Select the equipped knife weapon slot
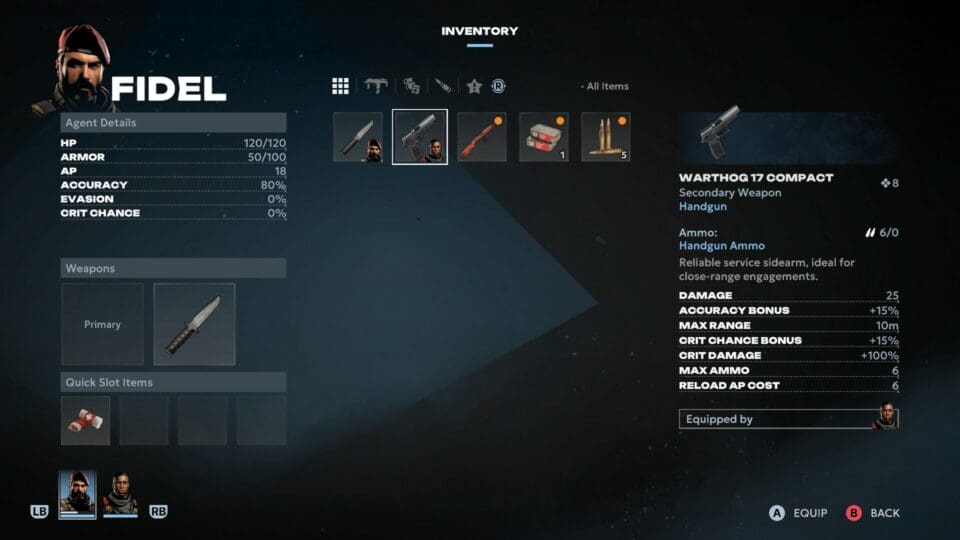Screen dimensions: 960x540 194,324
